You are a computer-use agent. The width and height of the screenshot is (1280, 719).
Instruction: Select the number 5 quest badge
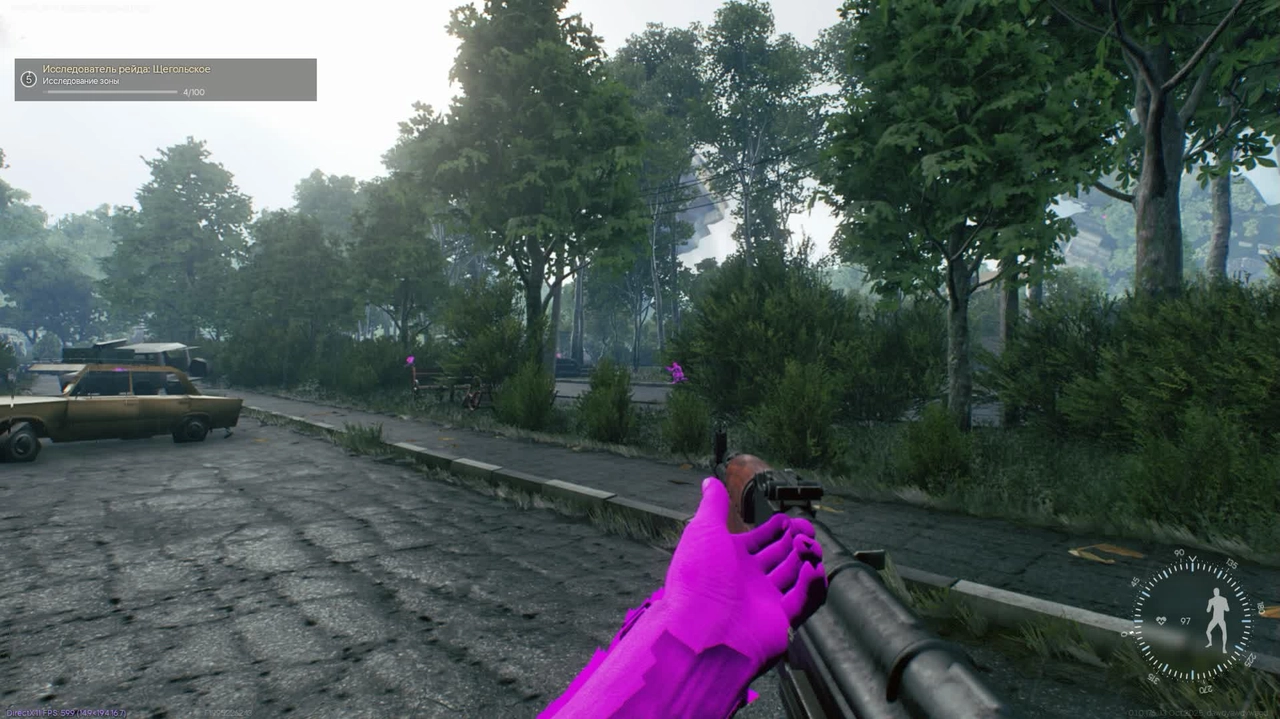pyautogui.click(x=28, y=78)
